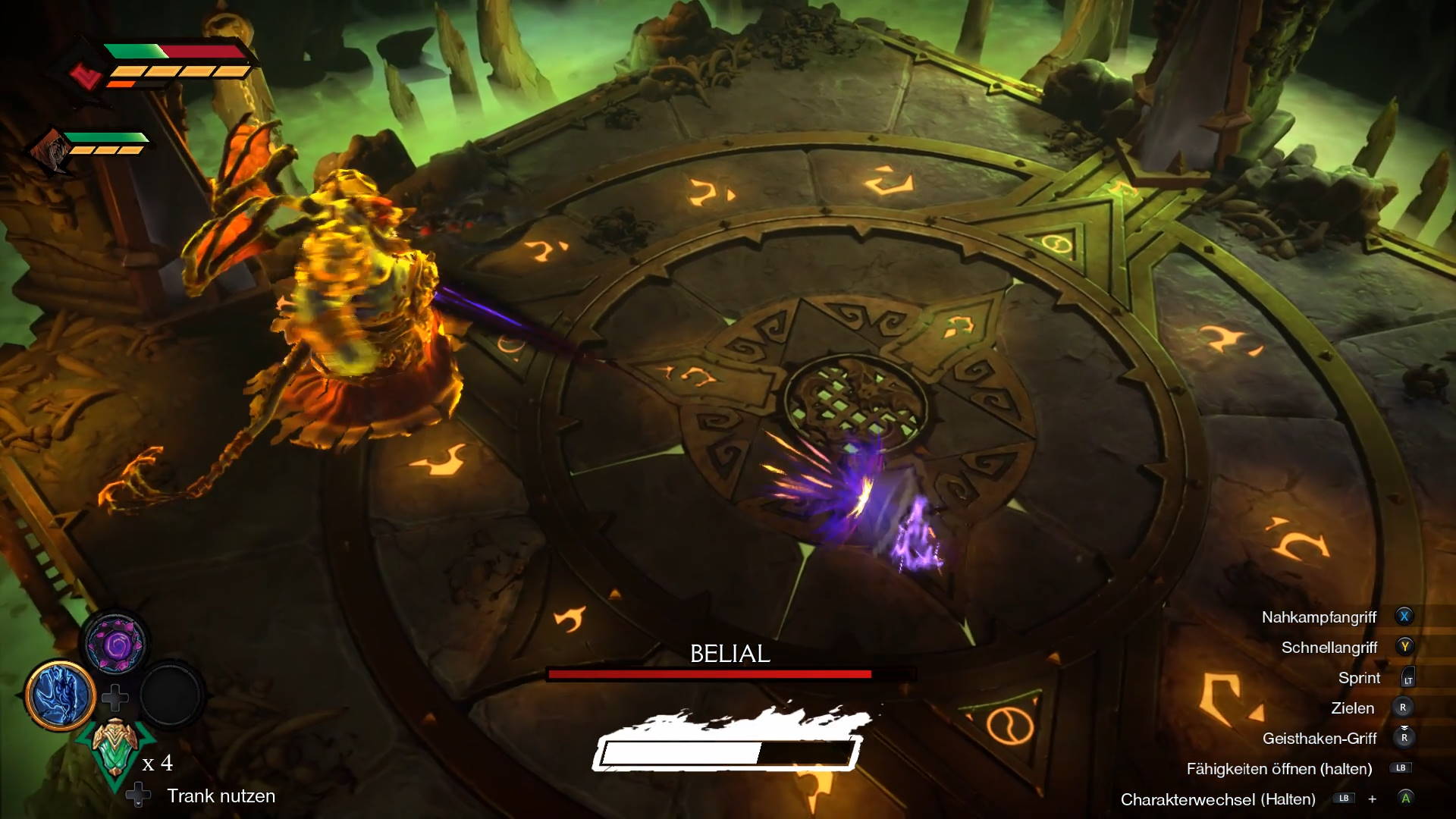Click the empty dark ability slot
This screenshot has width=1456, height=819.
(170, 695)
